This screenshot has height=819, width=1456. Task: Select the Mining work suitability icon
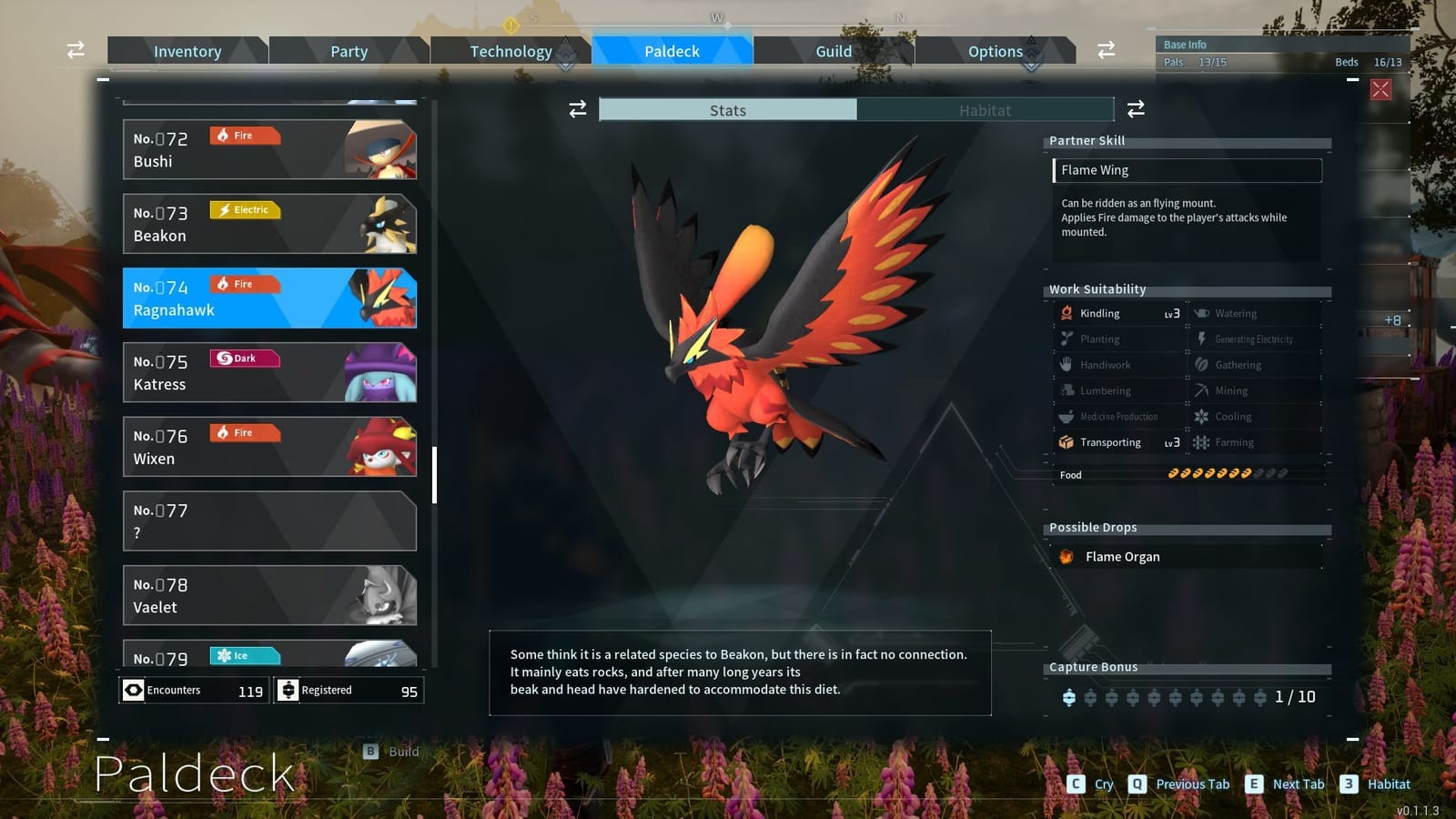[1201, 390]
